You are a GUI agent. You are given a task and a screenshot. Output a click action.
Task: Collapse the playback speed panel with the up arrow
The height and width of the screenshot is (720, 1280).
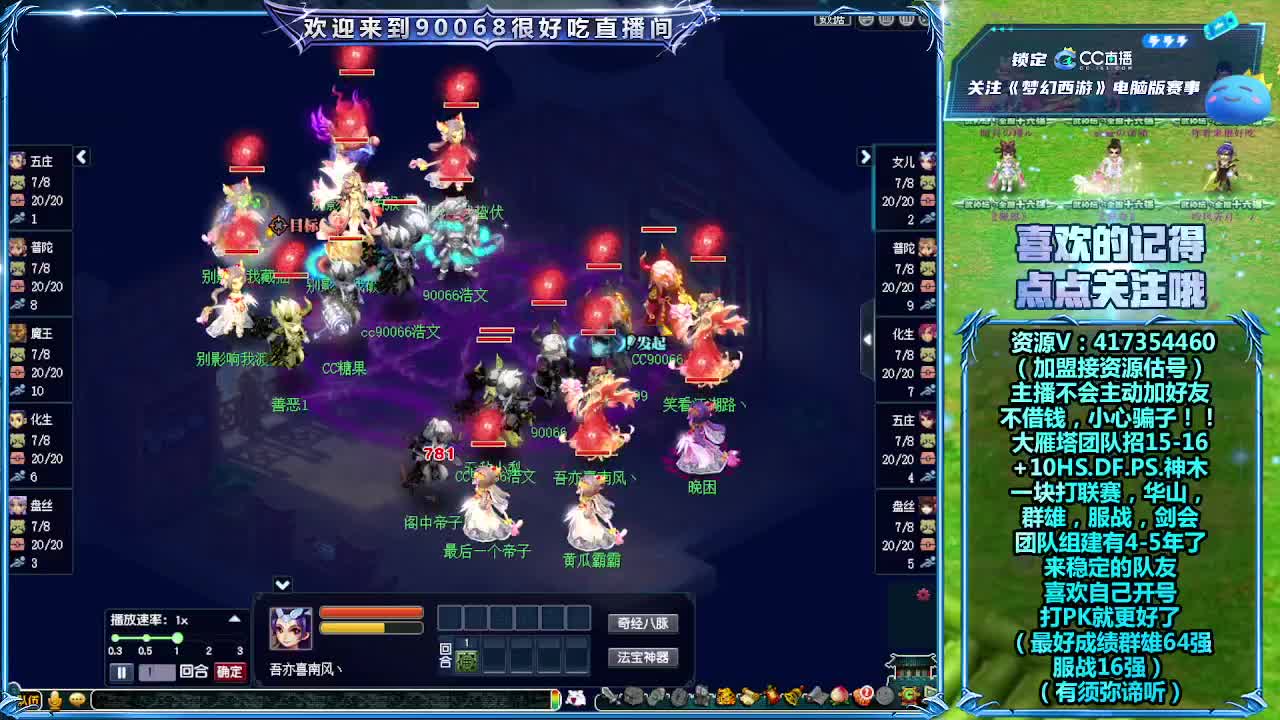tap(233, 617)
